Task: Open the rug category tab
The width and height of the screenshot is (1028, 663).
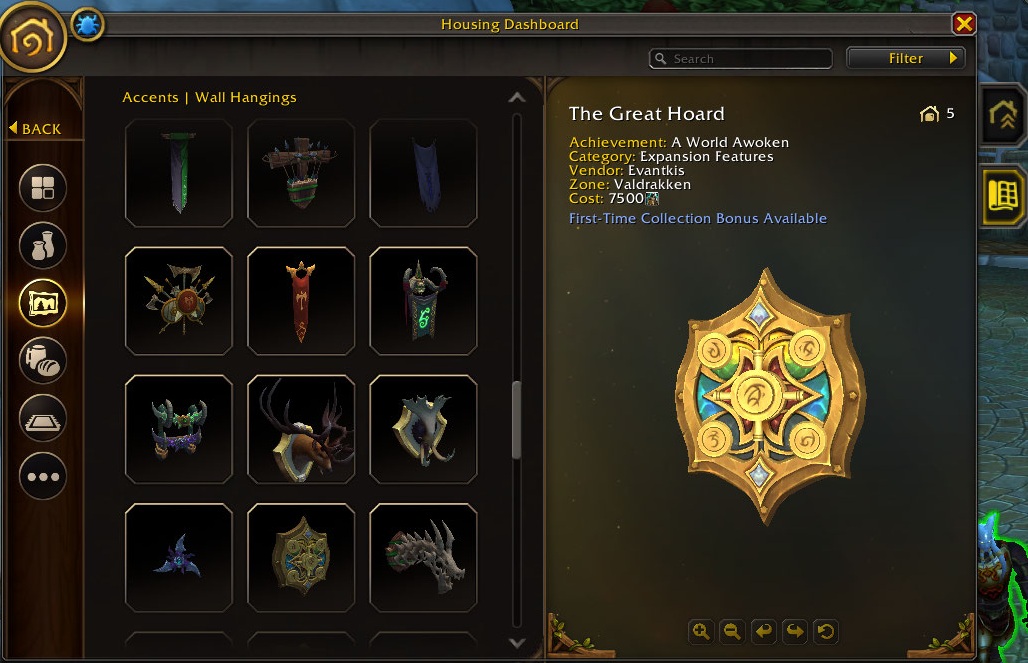Action: 43,417
